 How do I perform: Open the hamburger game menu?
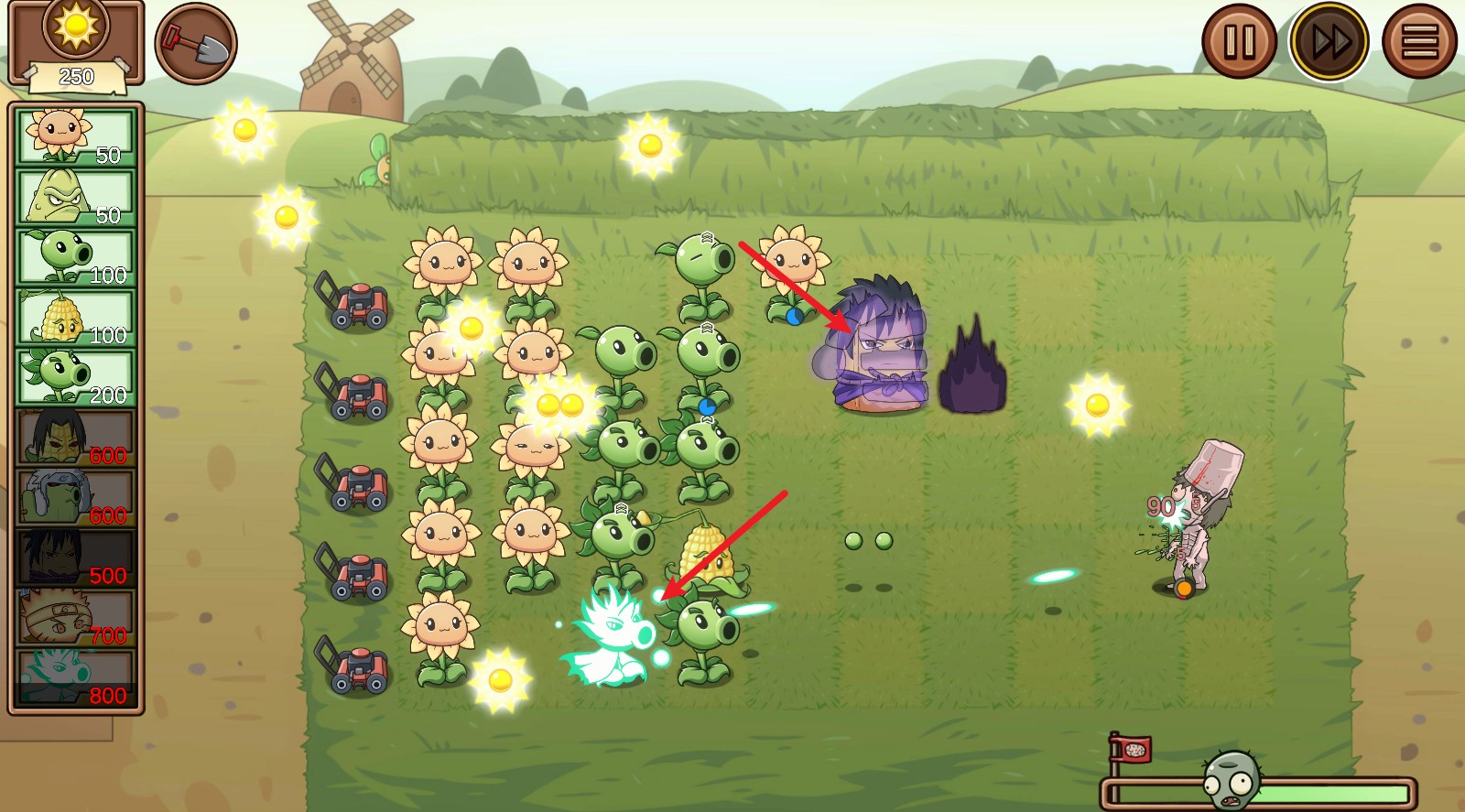point(1422,38)
